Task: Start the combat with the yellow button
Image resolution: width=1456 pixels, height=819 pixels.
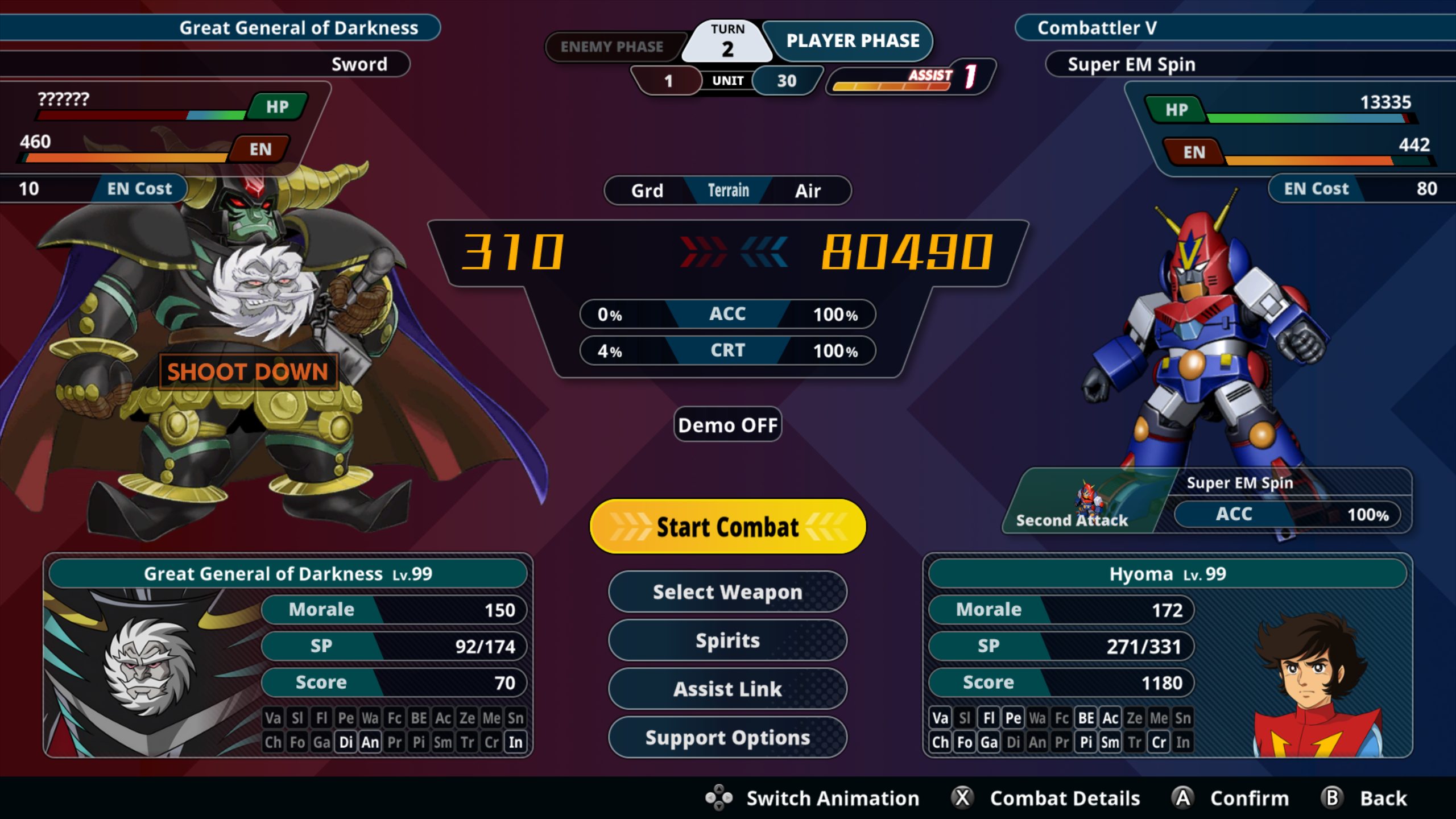Action: 727,527
